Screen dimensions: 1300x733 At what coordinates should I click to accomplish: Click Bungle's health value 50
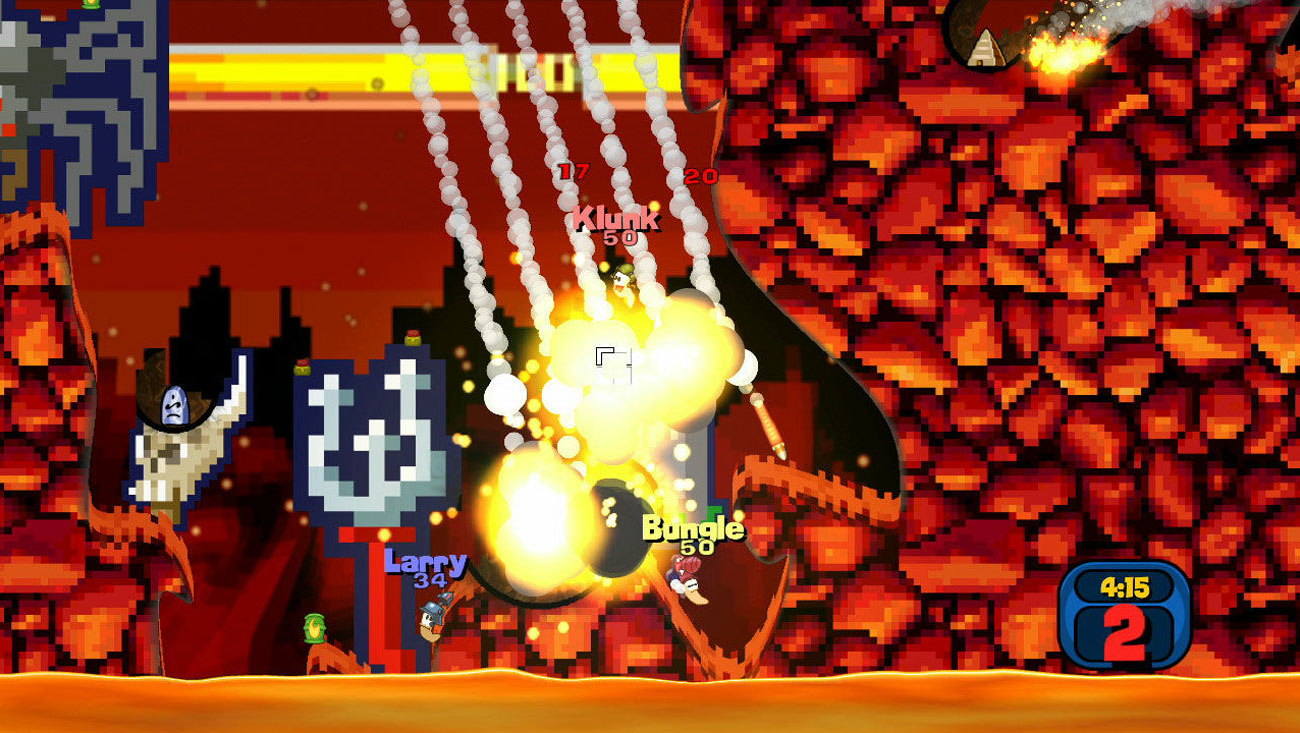coord(693,547)
